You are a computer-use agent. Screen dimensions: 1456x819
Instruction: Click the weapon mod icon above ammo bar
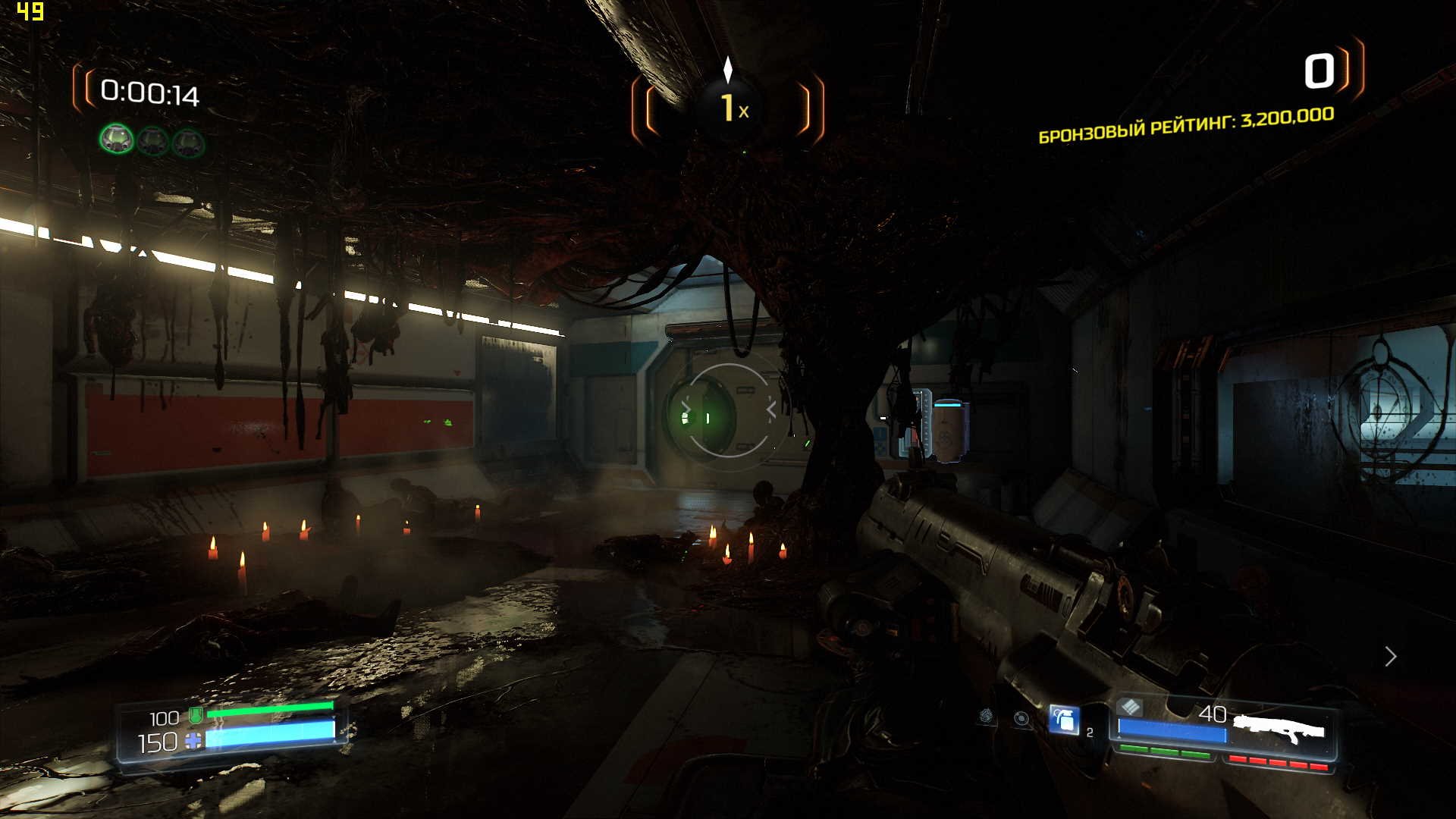tap(1130, 707)
